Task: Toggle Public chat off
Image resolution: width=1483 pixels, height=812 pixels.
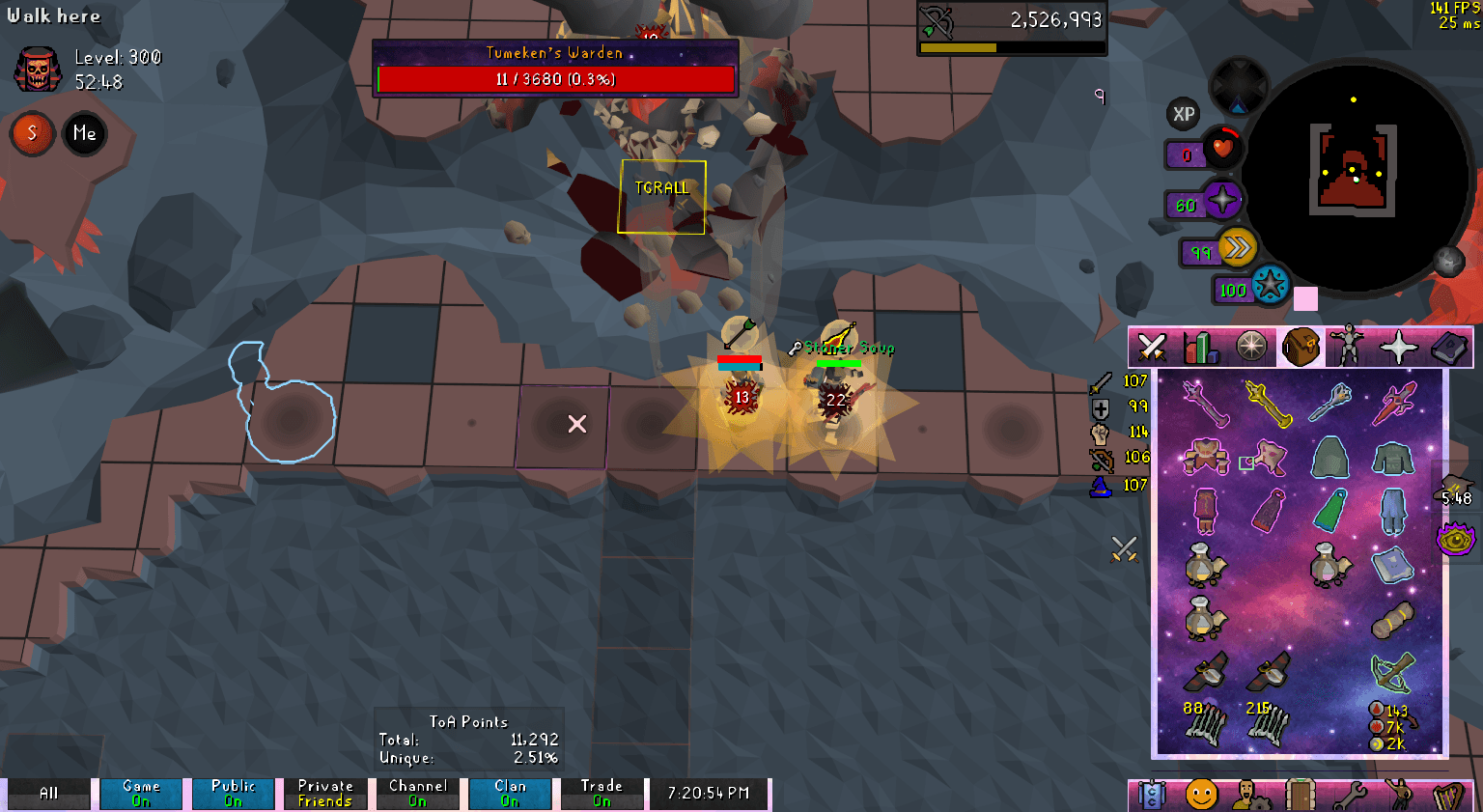Action: pyautogui.click(x=233, y=793)
